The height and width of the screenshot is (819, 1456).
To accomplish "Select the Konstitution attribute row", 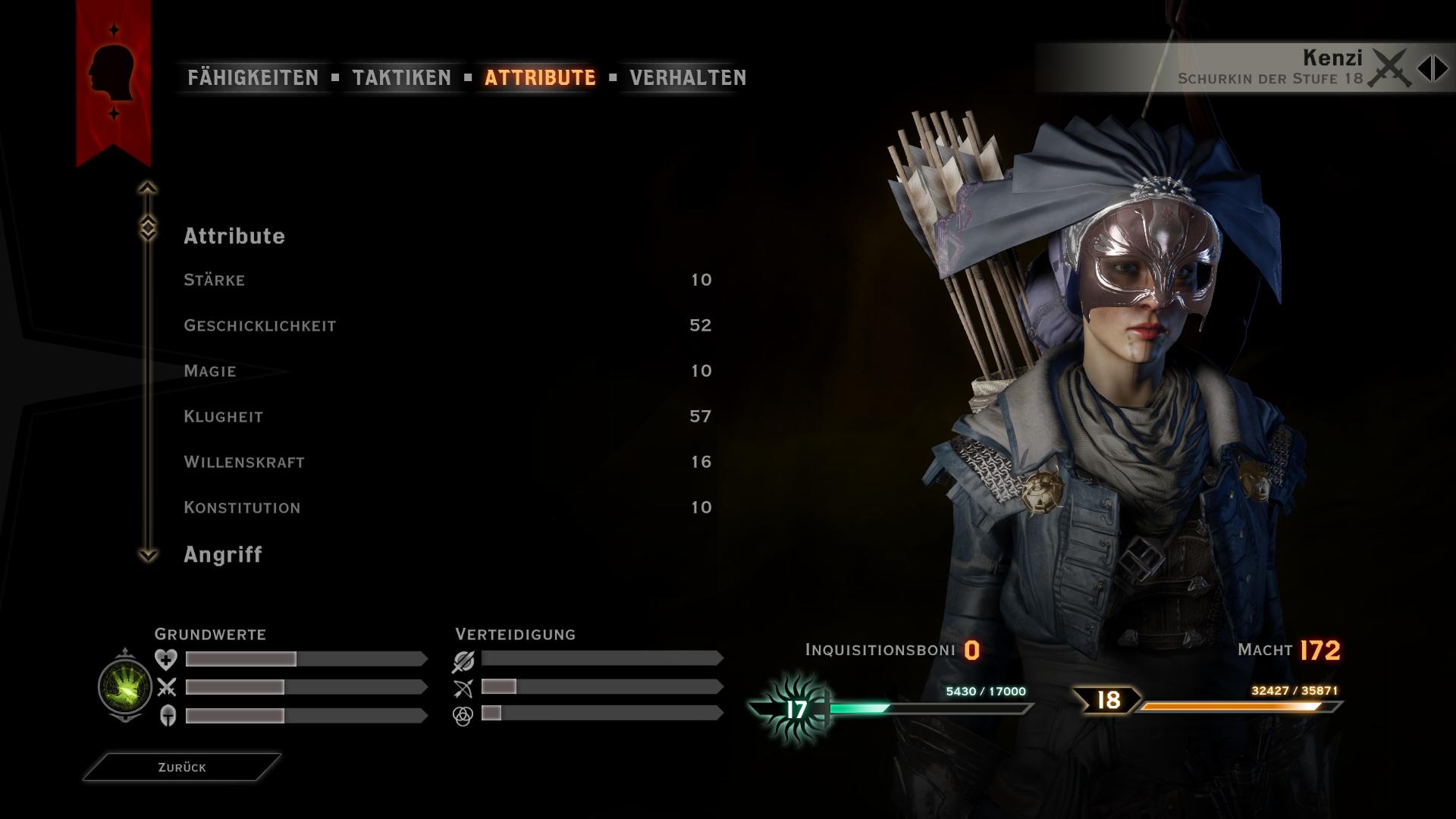I will coord(447,507).
